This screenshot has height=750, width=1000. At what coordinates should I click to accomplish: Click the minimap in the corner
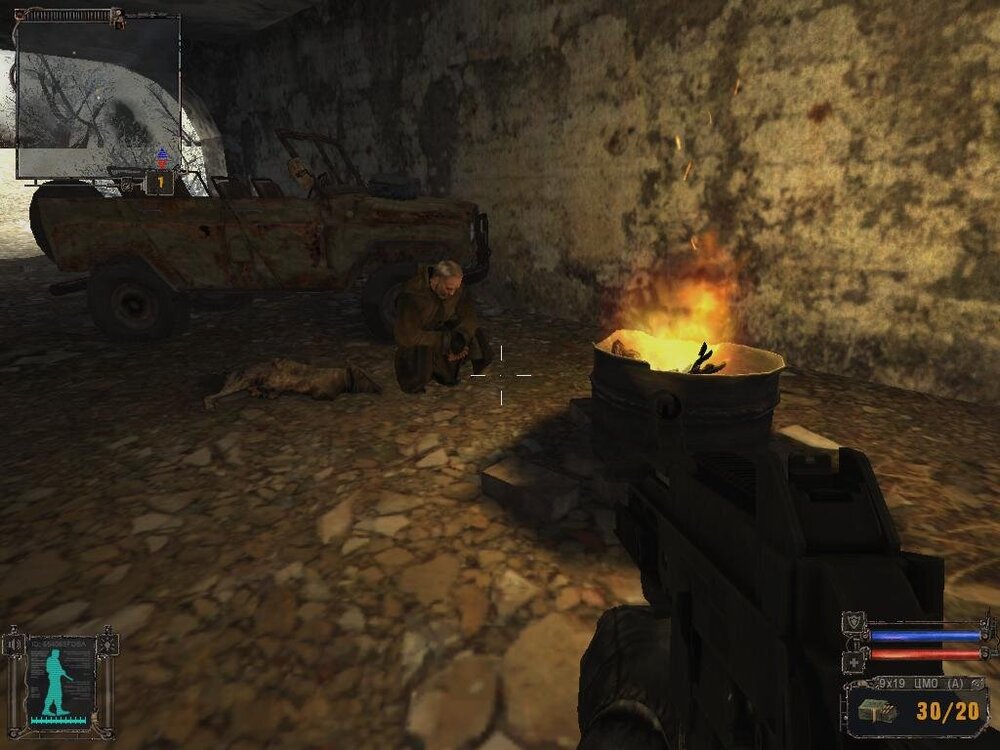click(97, 85)
